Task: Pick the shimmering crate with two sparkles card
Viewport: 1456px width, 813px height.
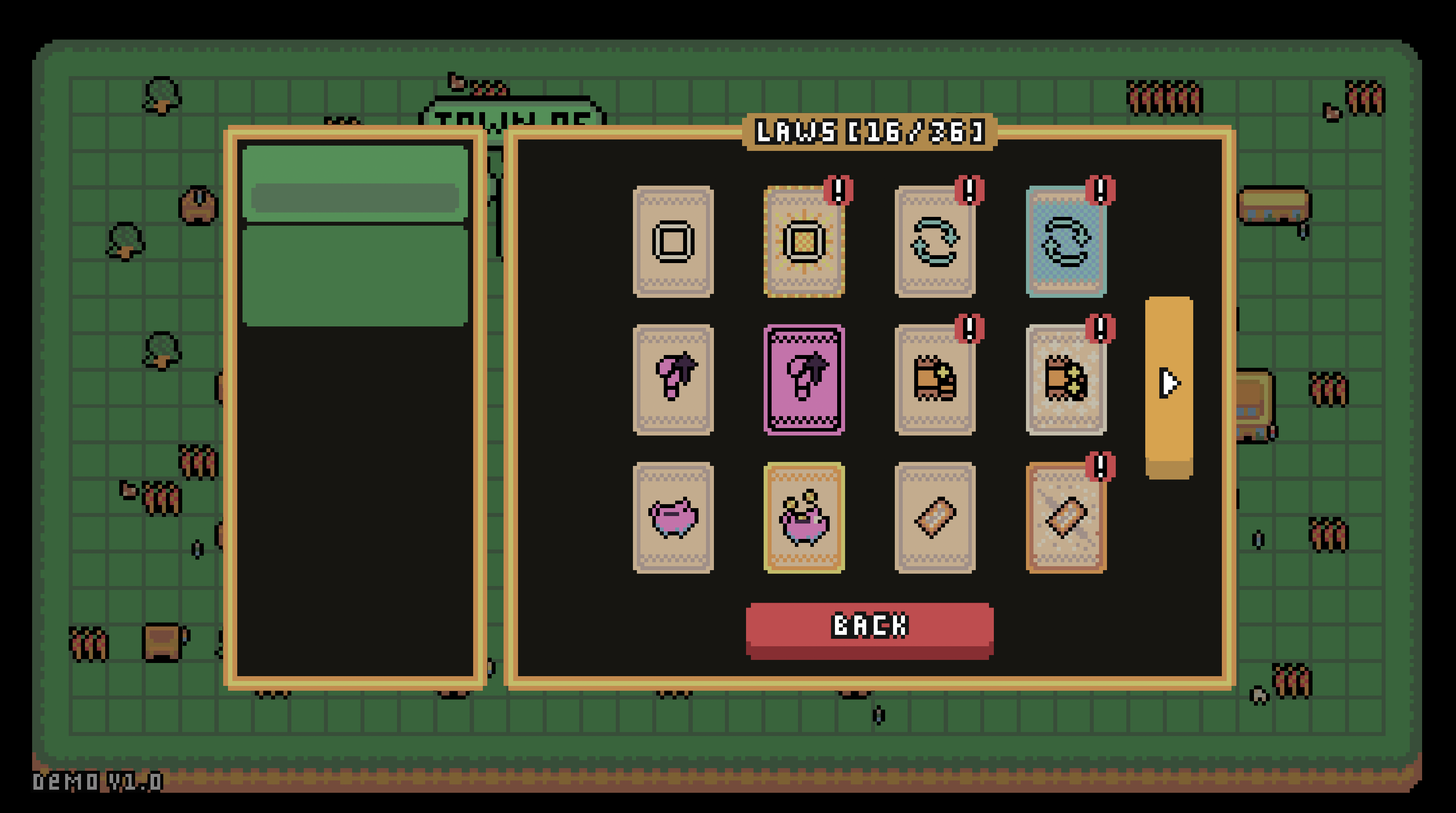Action: 1066,379
